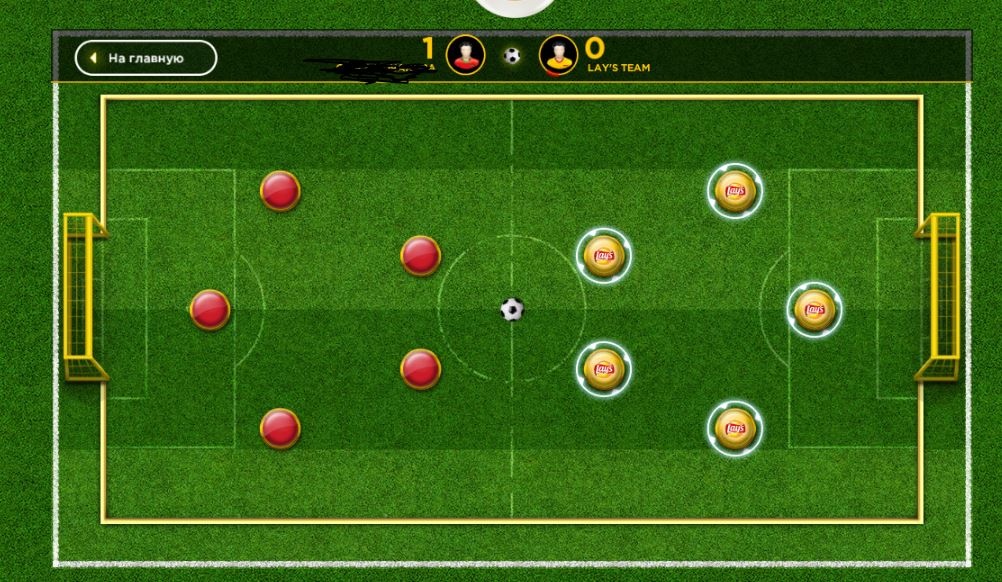Return to main menu via "На главную"
1002x582 pixels.
coord(146,58)
